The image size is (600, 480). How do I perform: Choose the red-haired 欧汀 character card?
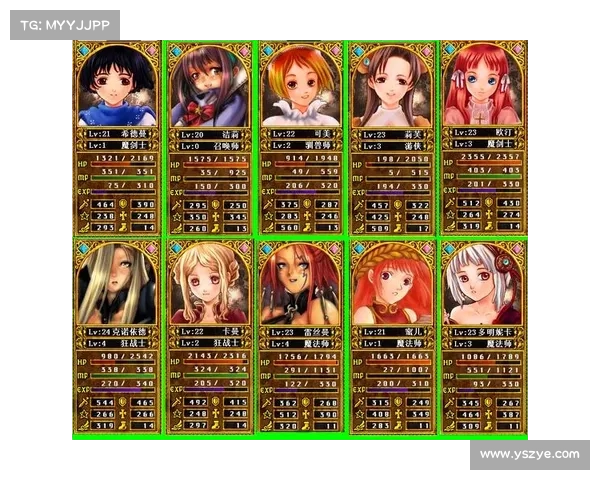[483, 137]
